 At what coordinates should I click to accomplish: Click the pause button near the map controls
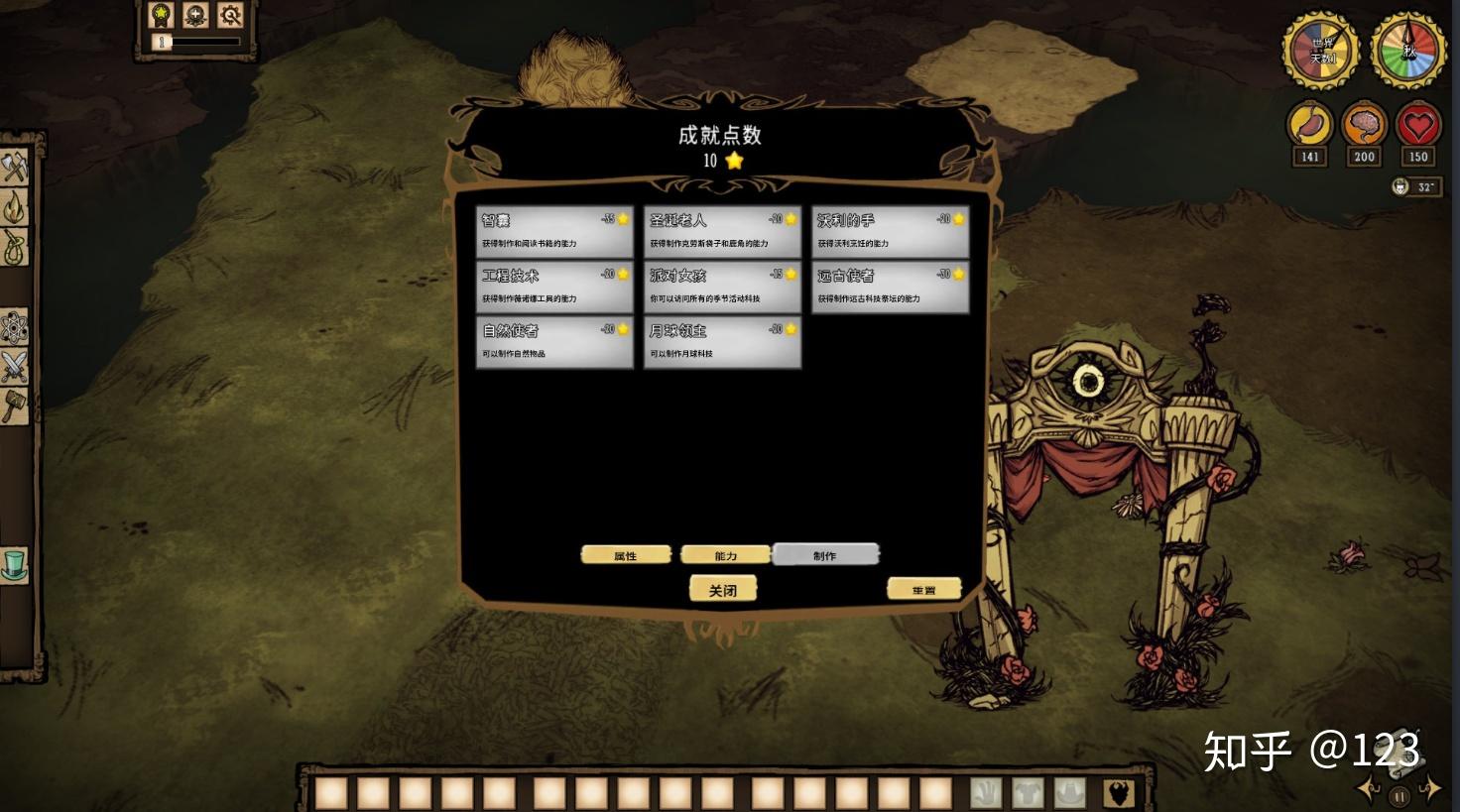click(x=1399, y=795)
